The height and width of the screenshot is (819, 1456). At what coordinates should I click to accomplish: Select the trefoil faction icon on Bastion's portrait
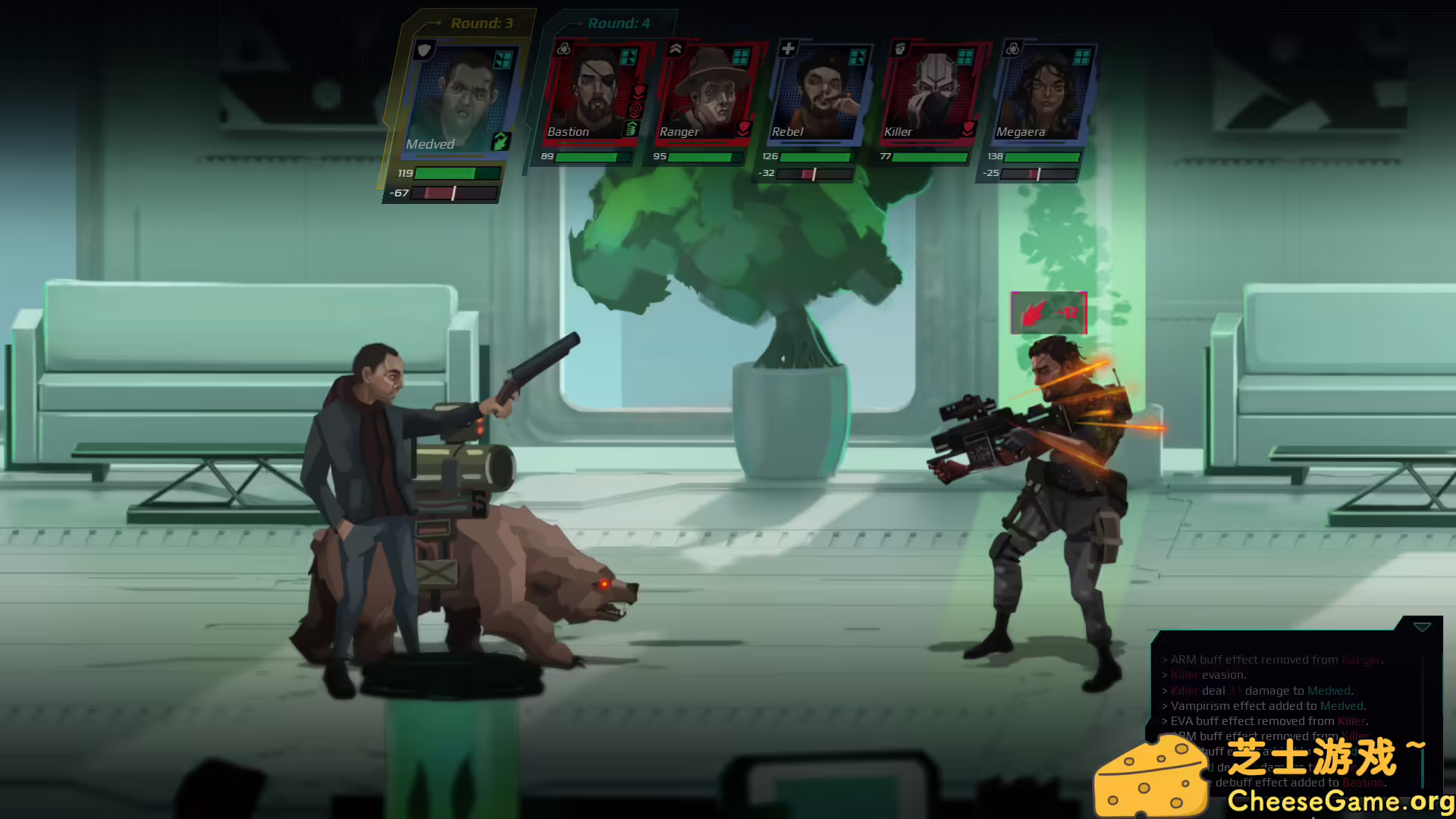564,47
